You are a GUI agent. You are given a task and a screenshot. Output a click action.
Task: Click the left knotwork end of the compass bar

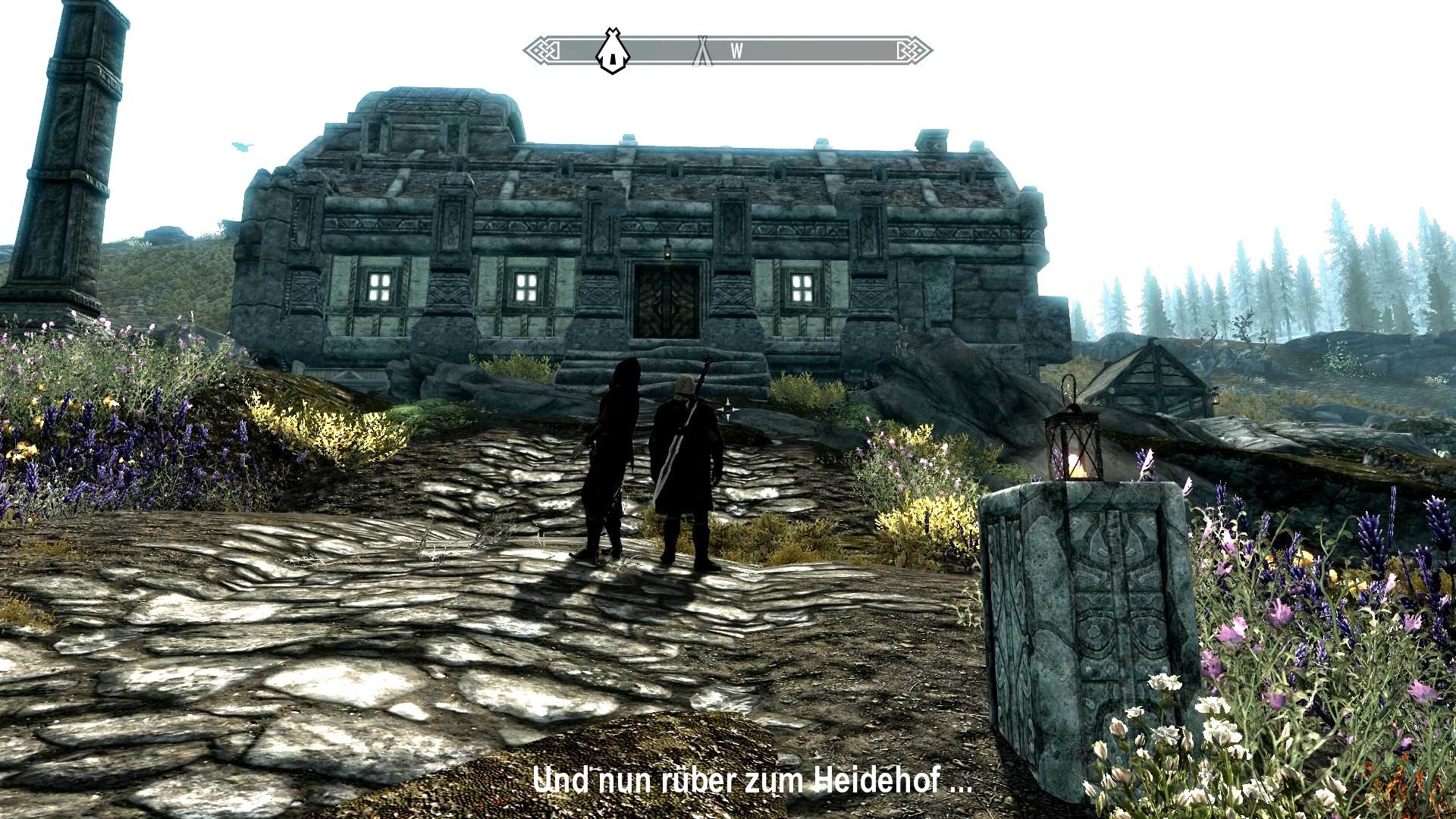543,48
